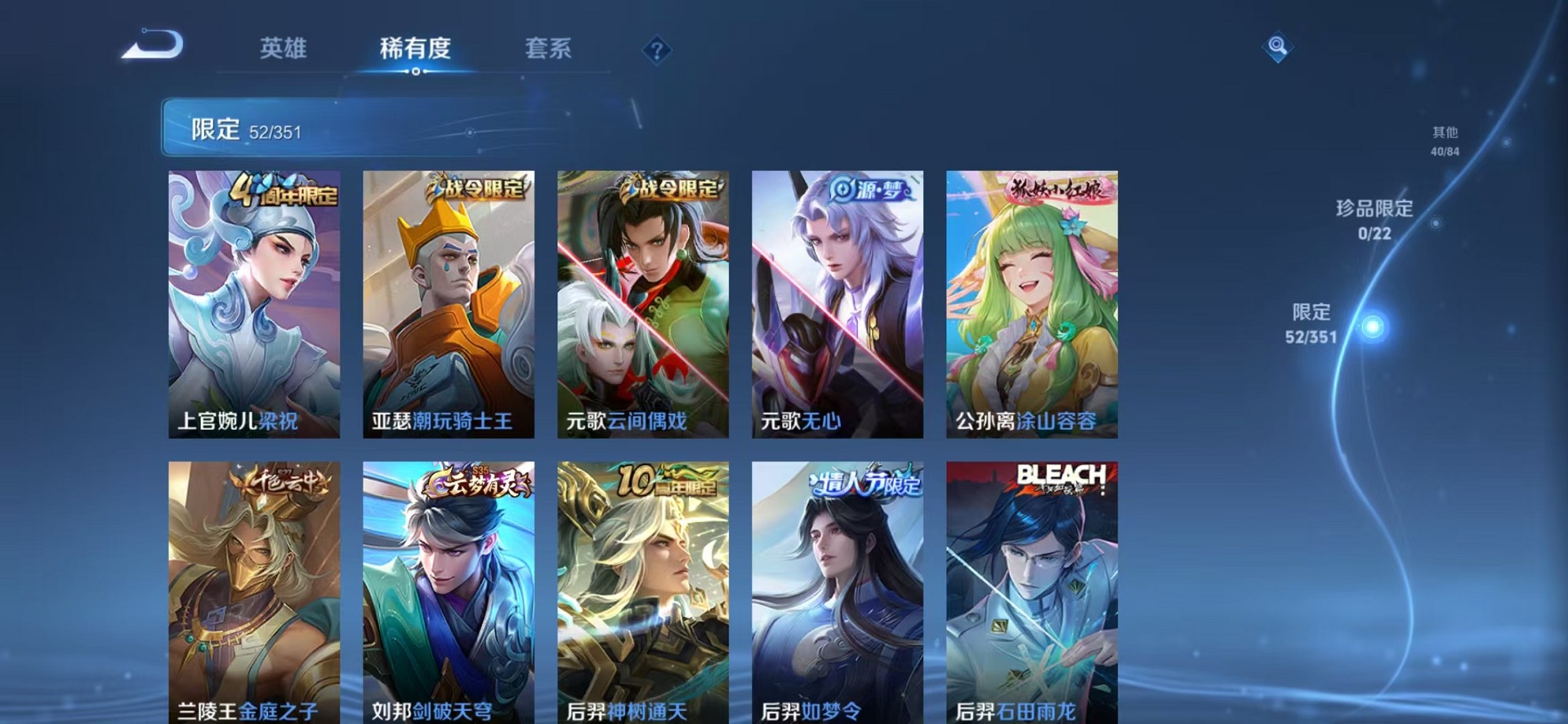The image size is (1568, 724).
Task: Open search with the magnifier icon
Action: [x=1279, y=47]
